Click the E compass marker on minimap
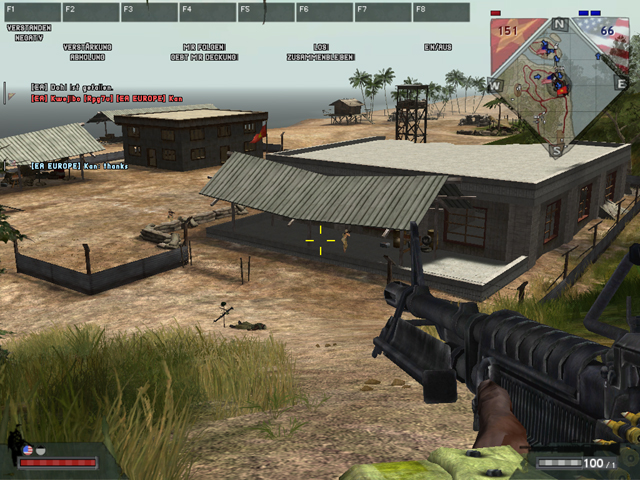 point(620,84)
